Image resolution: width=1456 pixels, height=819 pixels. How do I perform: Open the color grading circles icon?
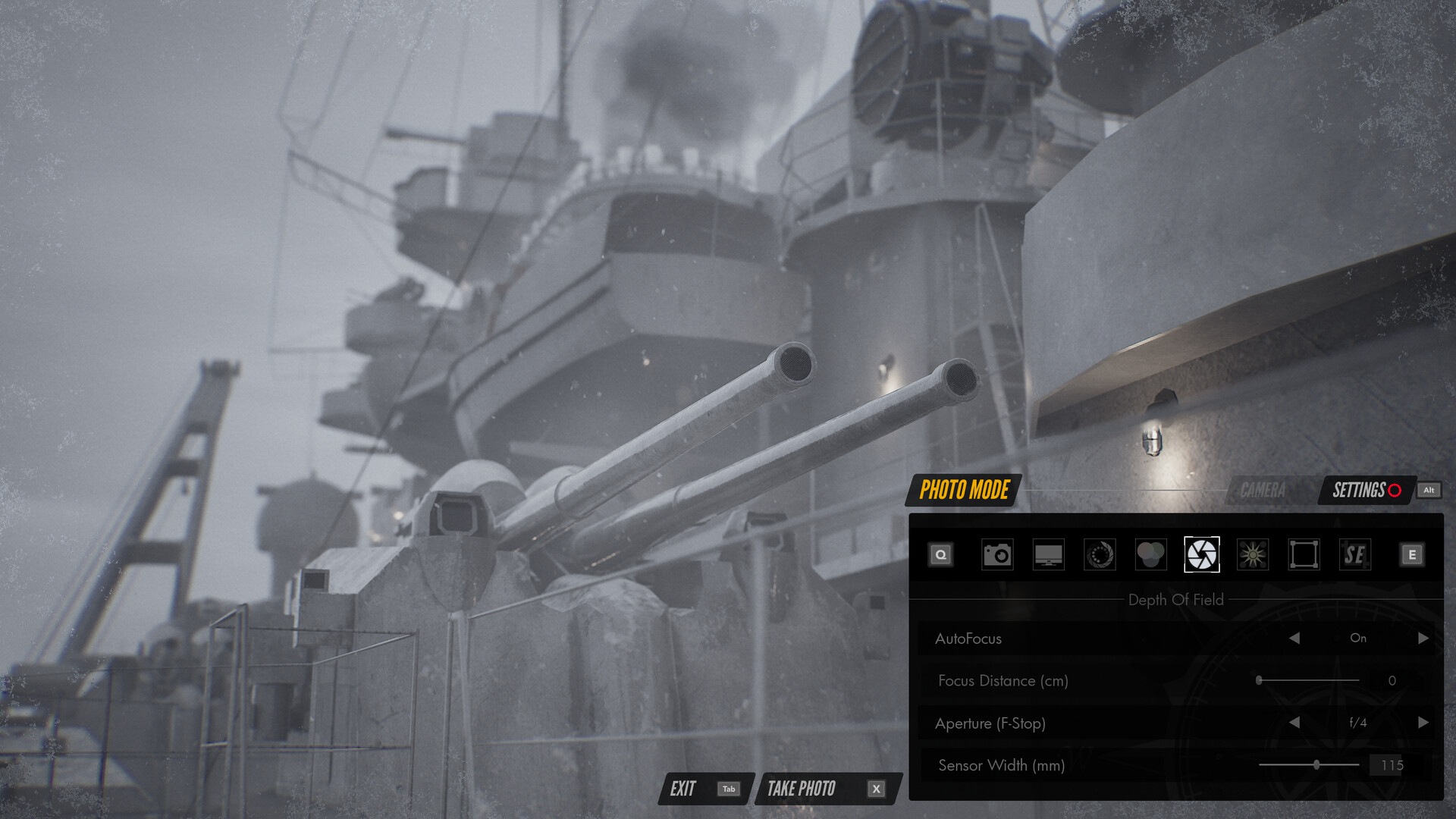pyautogui.click(x=1150, y=554)
